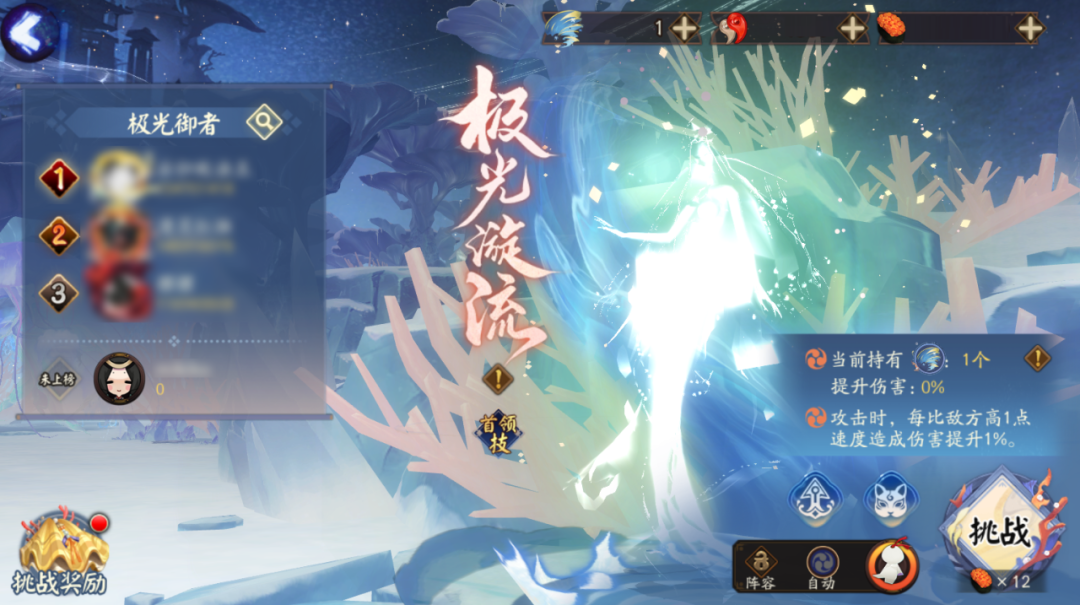Open damage bonus info exclamation icon
Screen dimensions: 1080x605
pos(1038,359)
